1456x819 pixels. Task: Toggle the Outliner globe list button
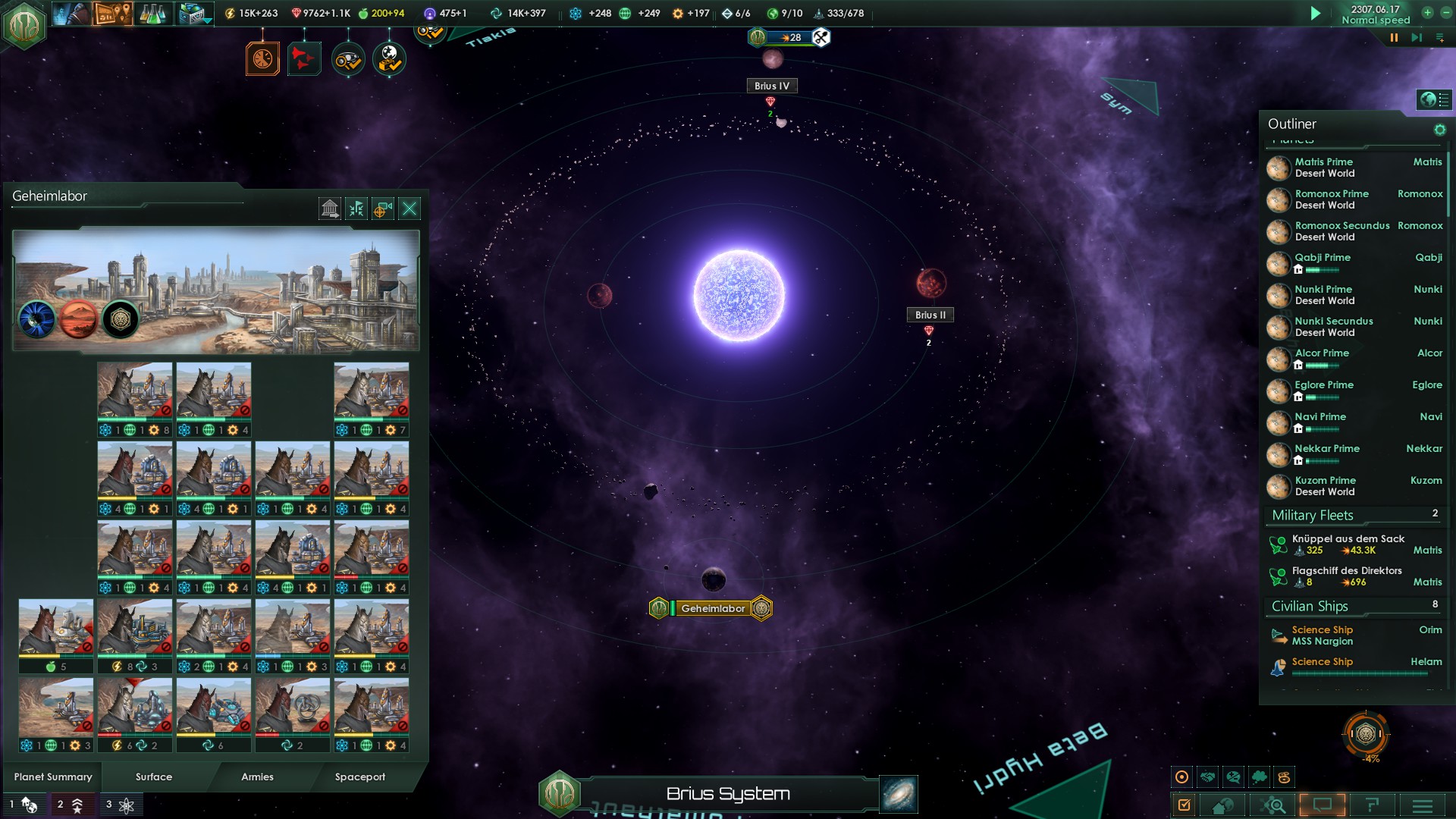pos(1434,99)
